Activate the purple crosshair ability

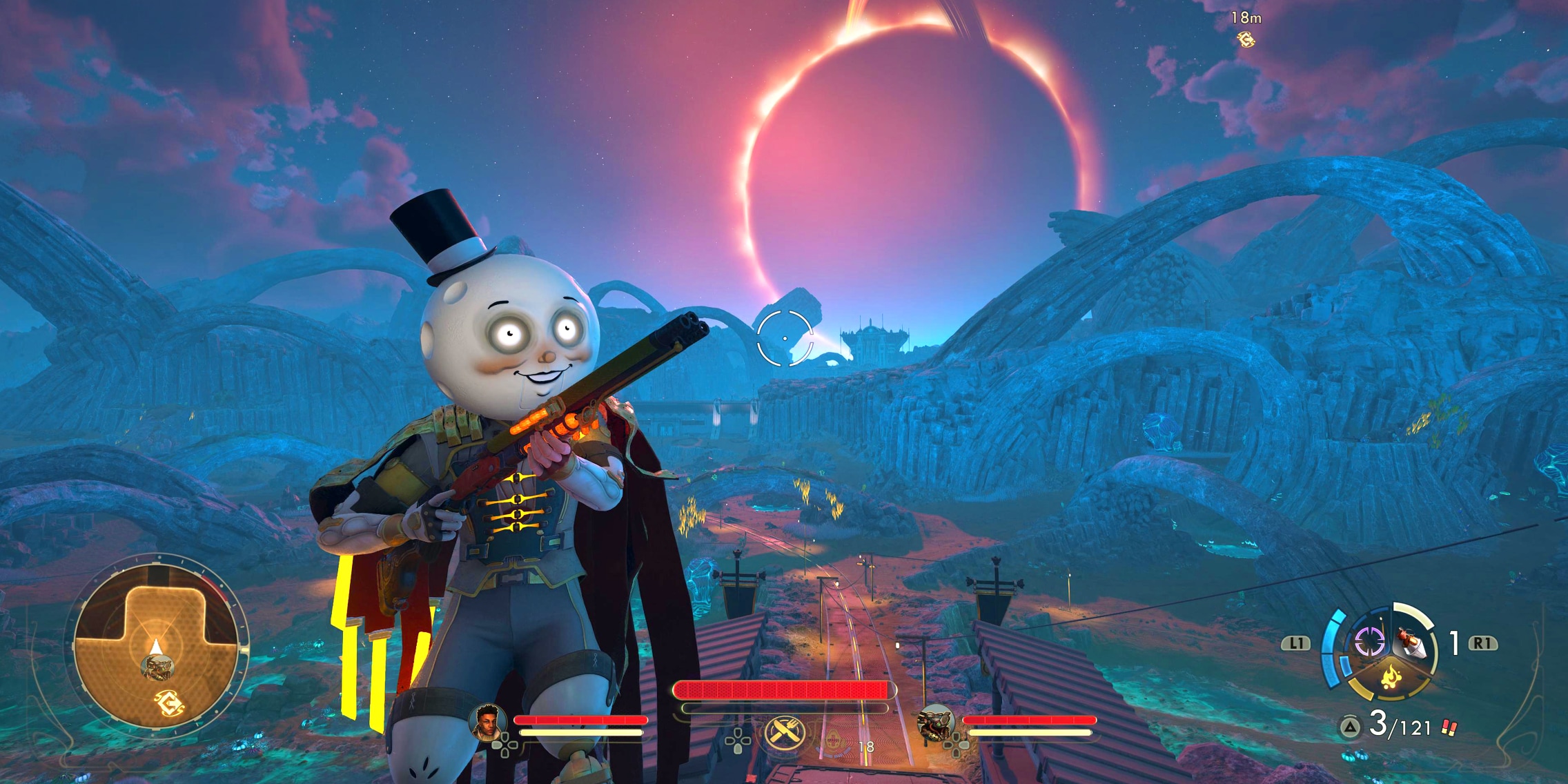tap(1369, 642)
